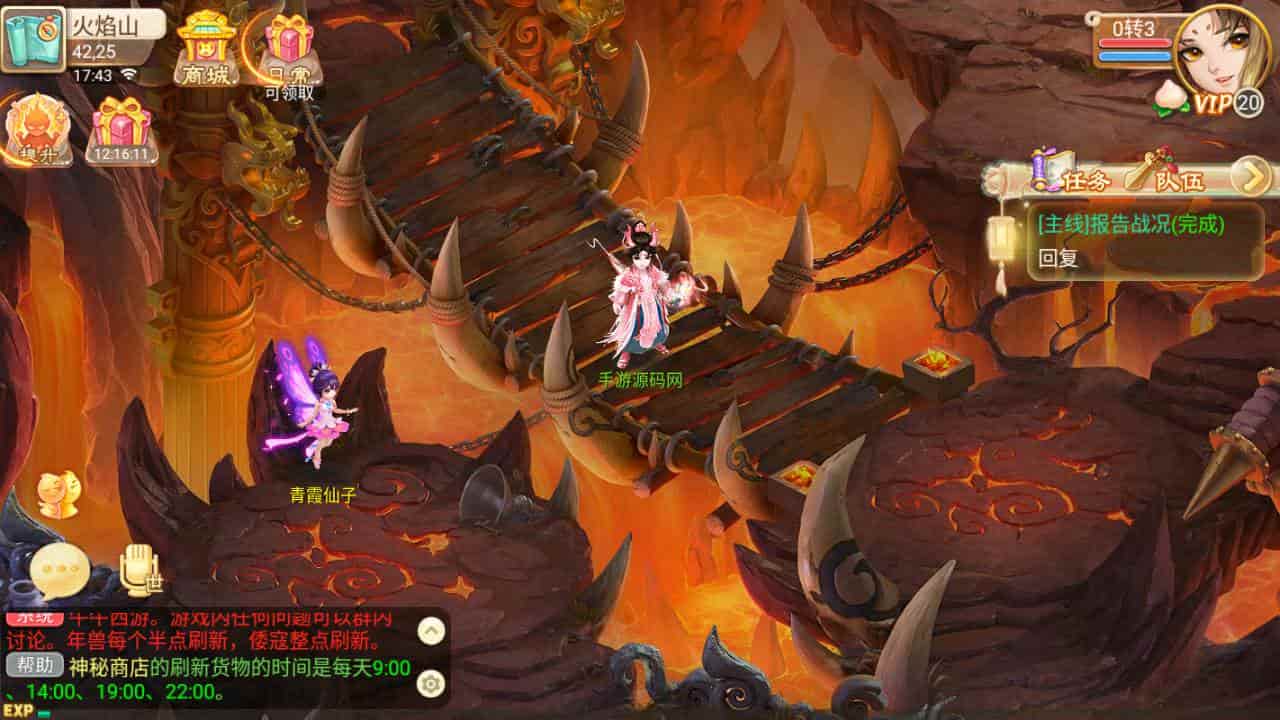Open the golden friends icon
The height and width of the screenshot is (720, 1280).
pyautogui.click(x=57, y=493)
